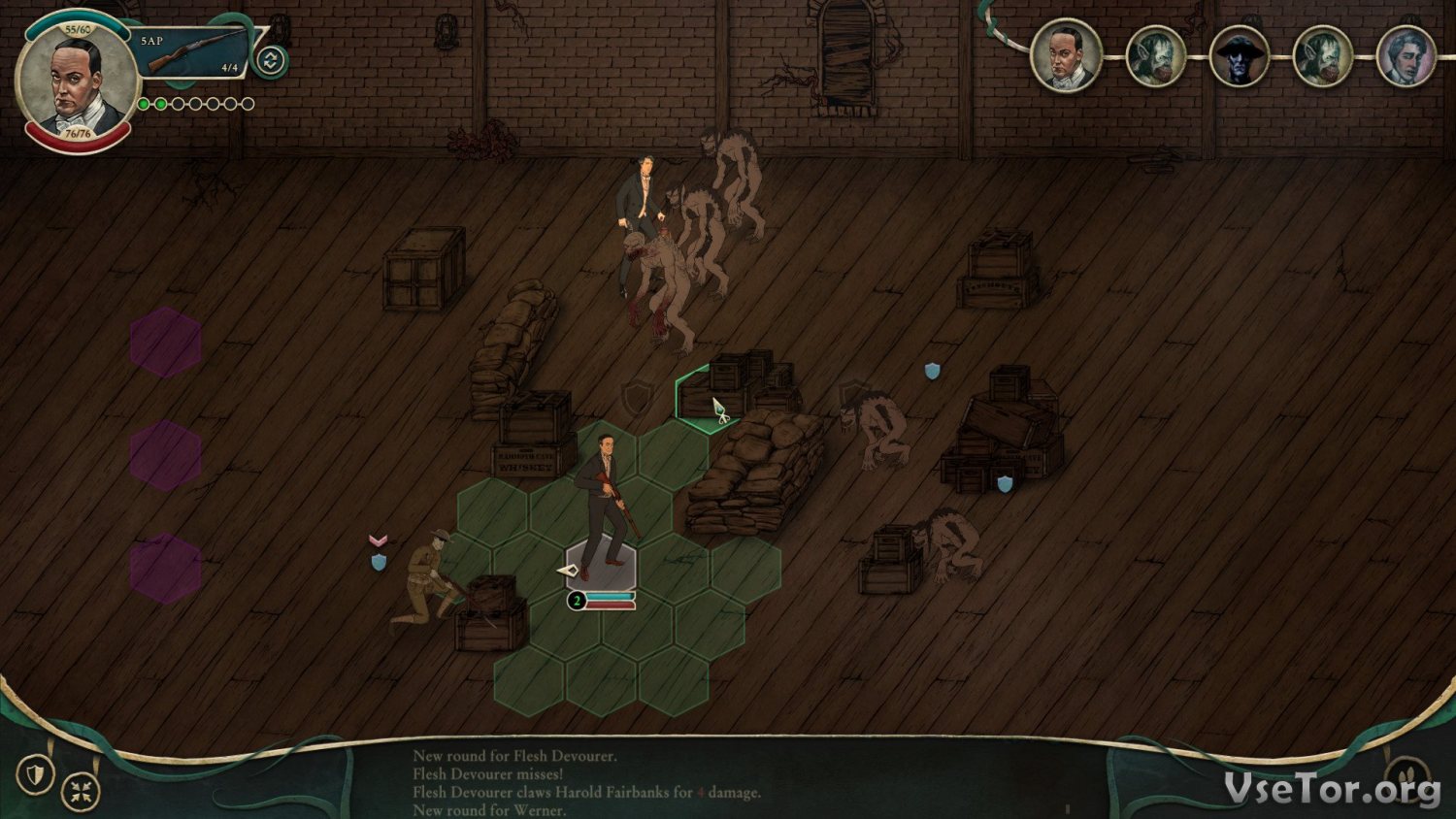Select the pale young man turn-order portrait
Image resolution: width=1456 pixels, height=819 pixels.
[x=1406, y=56]
